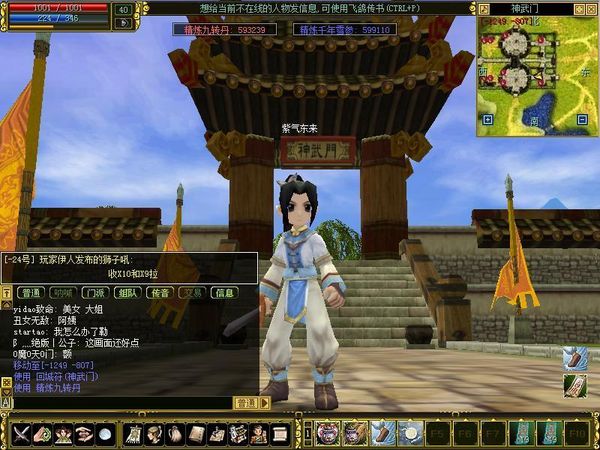Select the white pearl icon in left toolbar
The height and width of the screenshot is (450, 600).
click(x=106, y=433)
